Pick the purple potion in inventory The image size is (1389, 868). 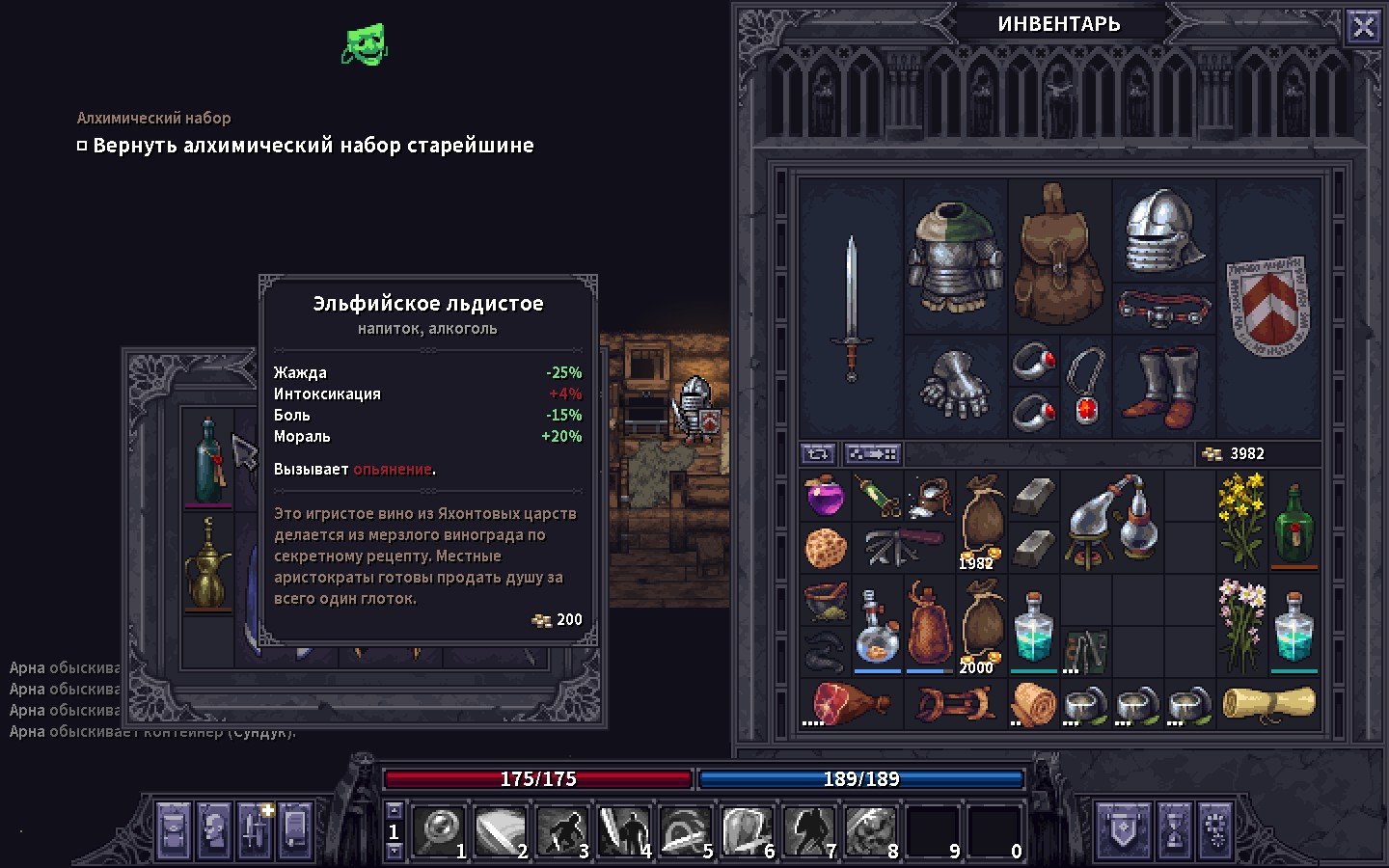[x=825, y=496]
